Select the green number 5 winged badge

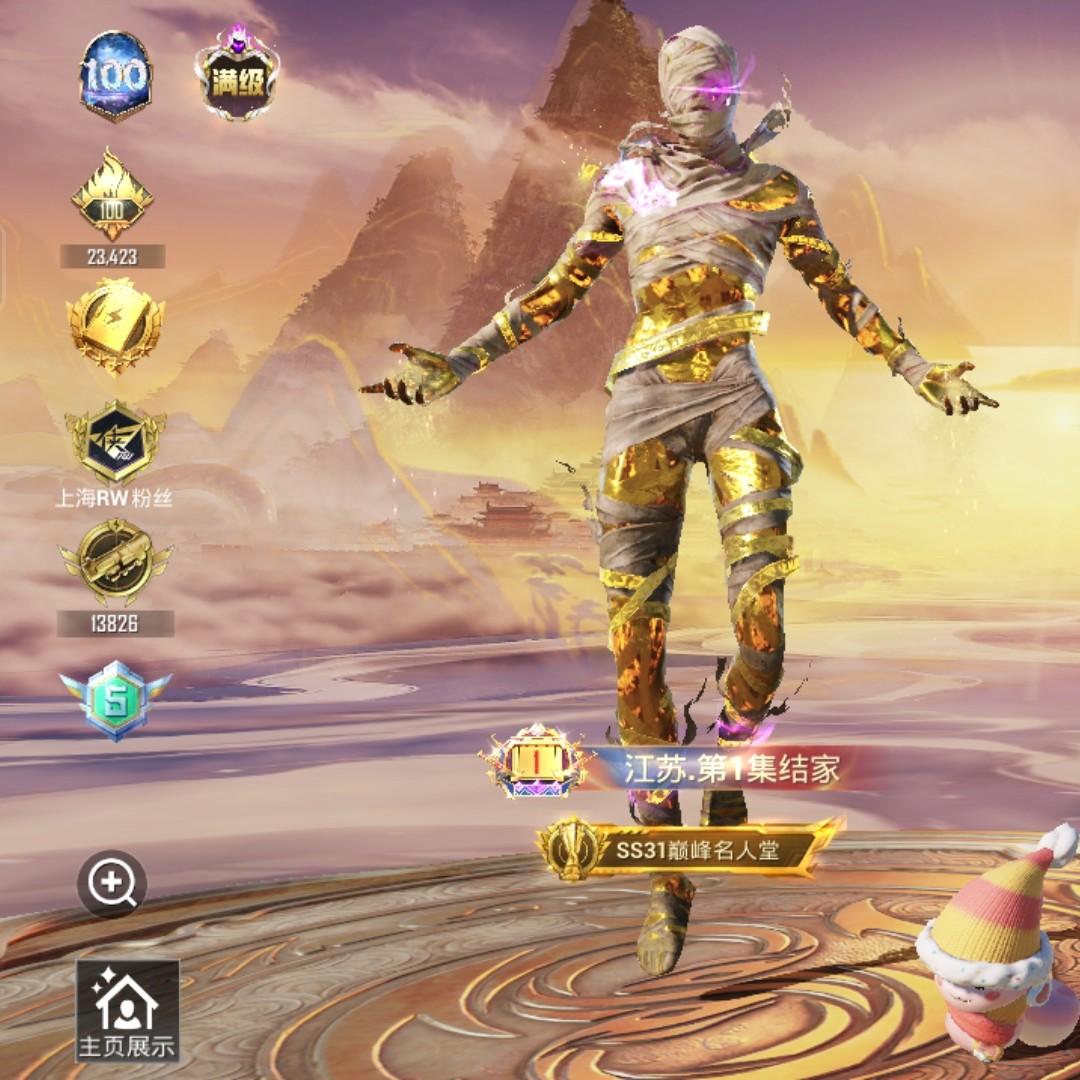coord(115,699)
